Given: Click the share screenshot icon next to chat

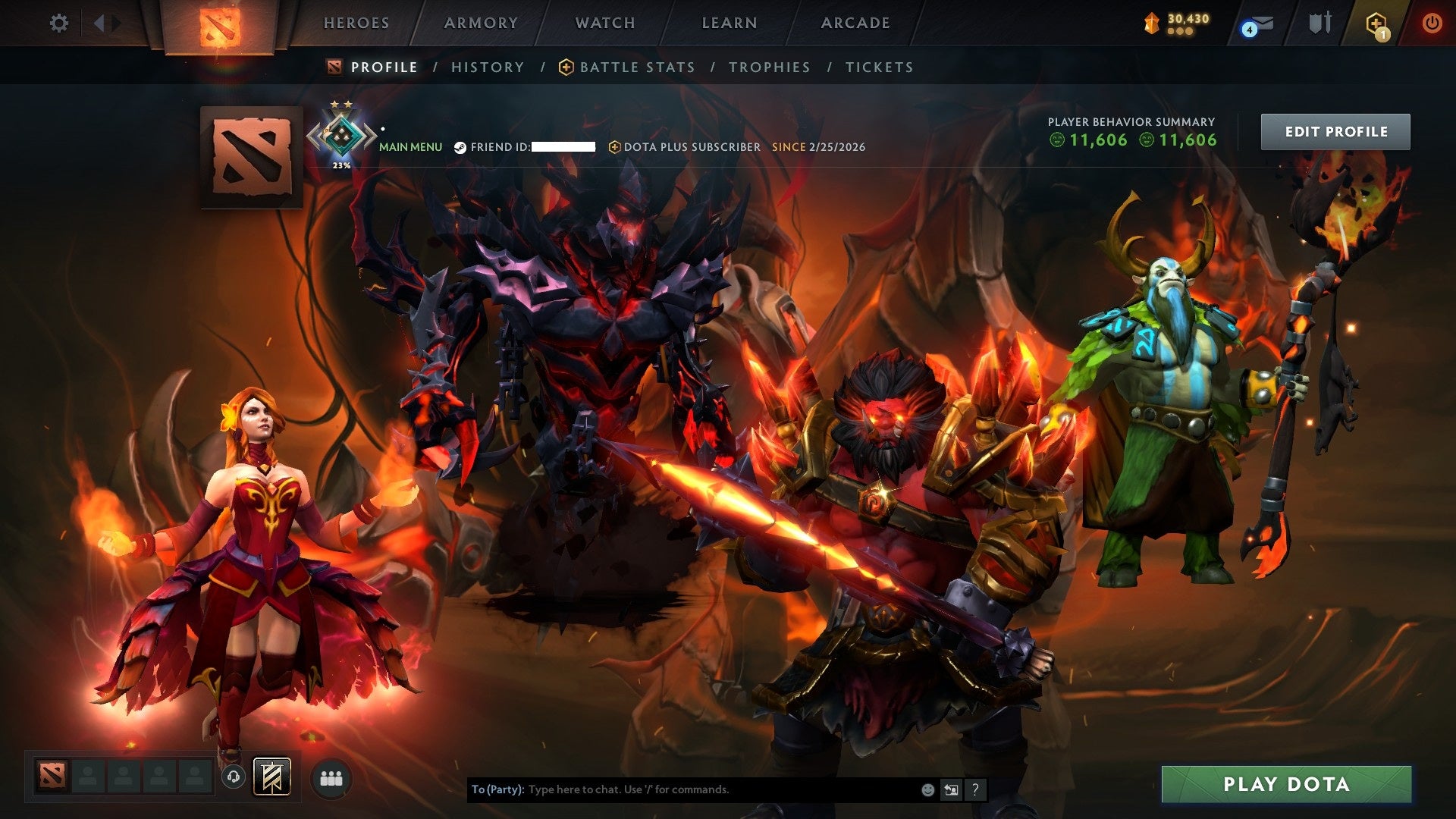Looking at the screenshot, I should pyautogui.click(x=951, y=789).
